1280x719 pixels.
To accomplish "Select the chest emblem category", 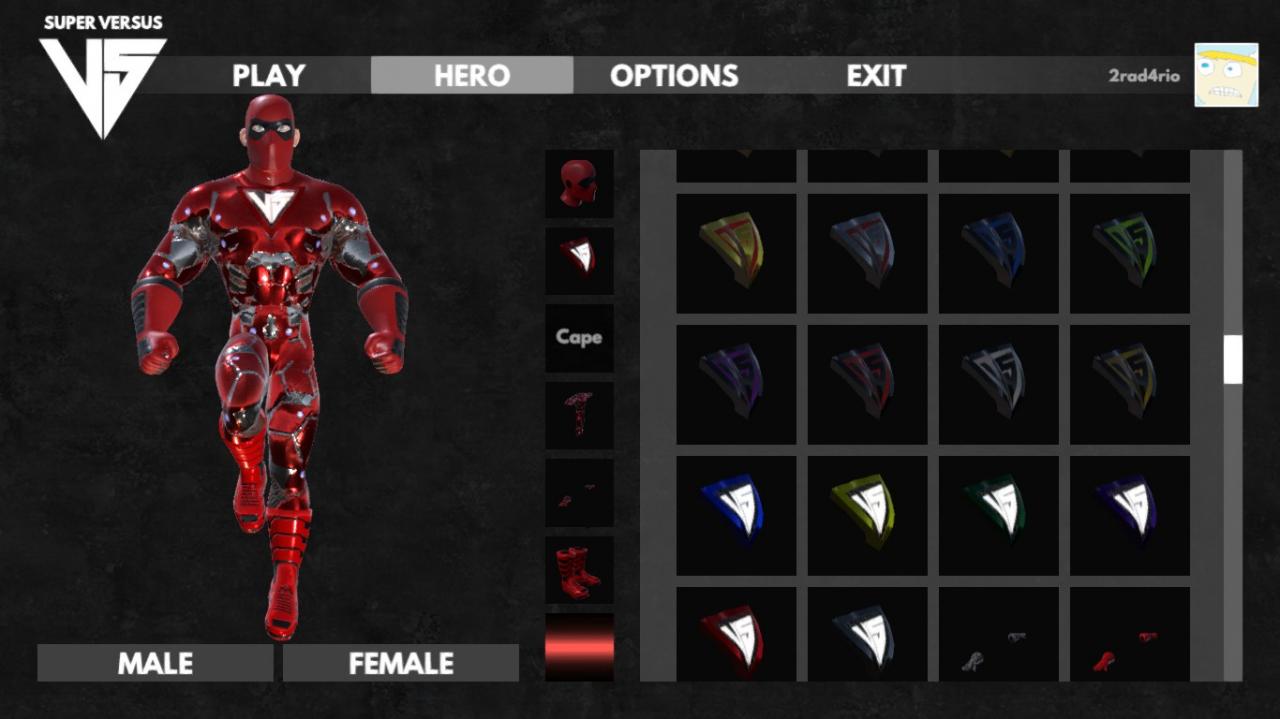I will click(x=579, y=260).
